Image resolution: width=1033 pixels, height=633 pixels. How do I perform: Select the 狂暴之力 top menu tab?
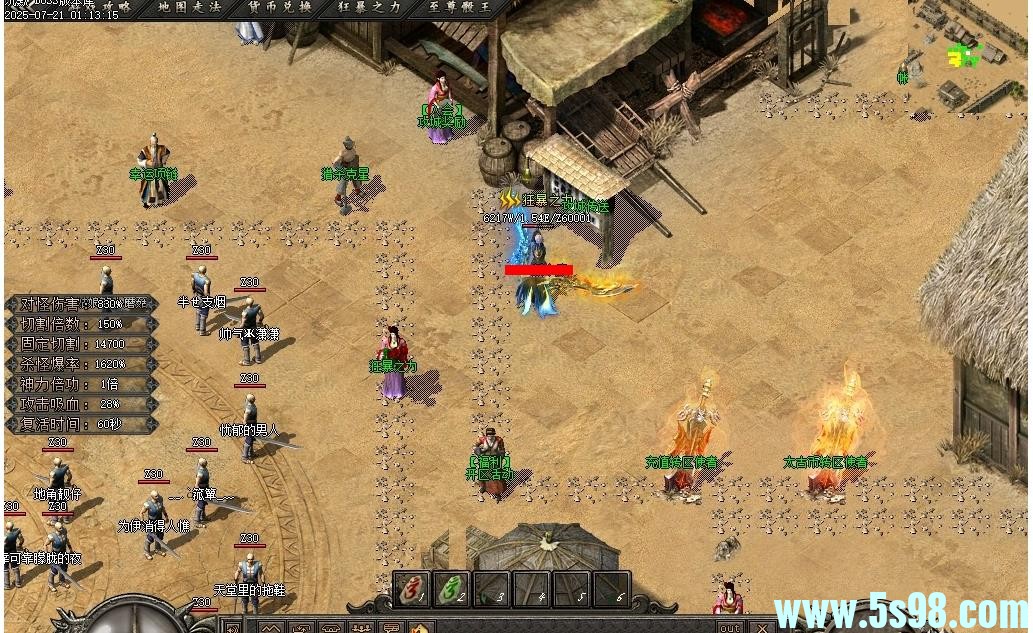368,7
